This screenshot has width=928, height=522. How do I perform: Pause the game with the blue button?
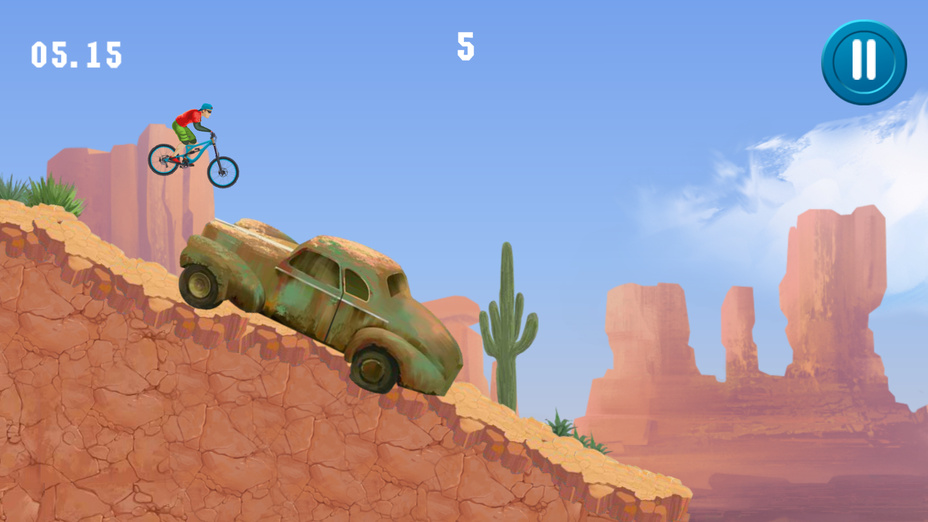(863, 62)
